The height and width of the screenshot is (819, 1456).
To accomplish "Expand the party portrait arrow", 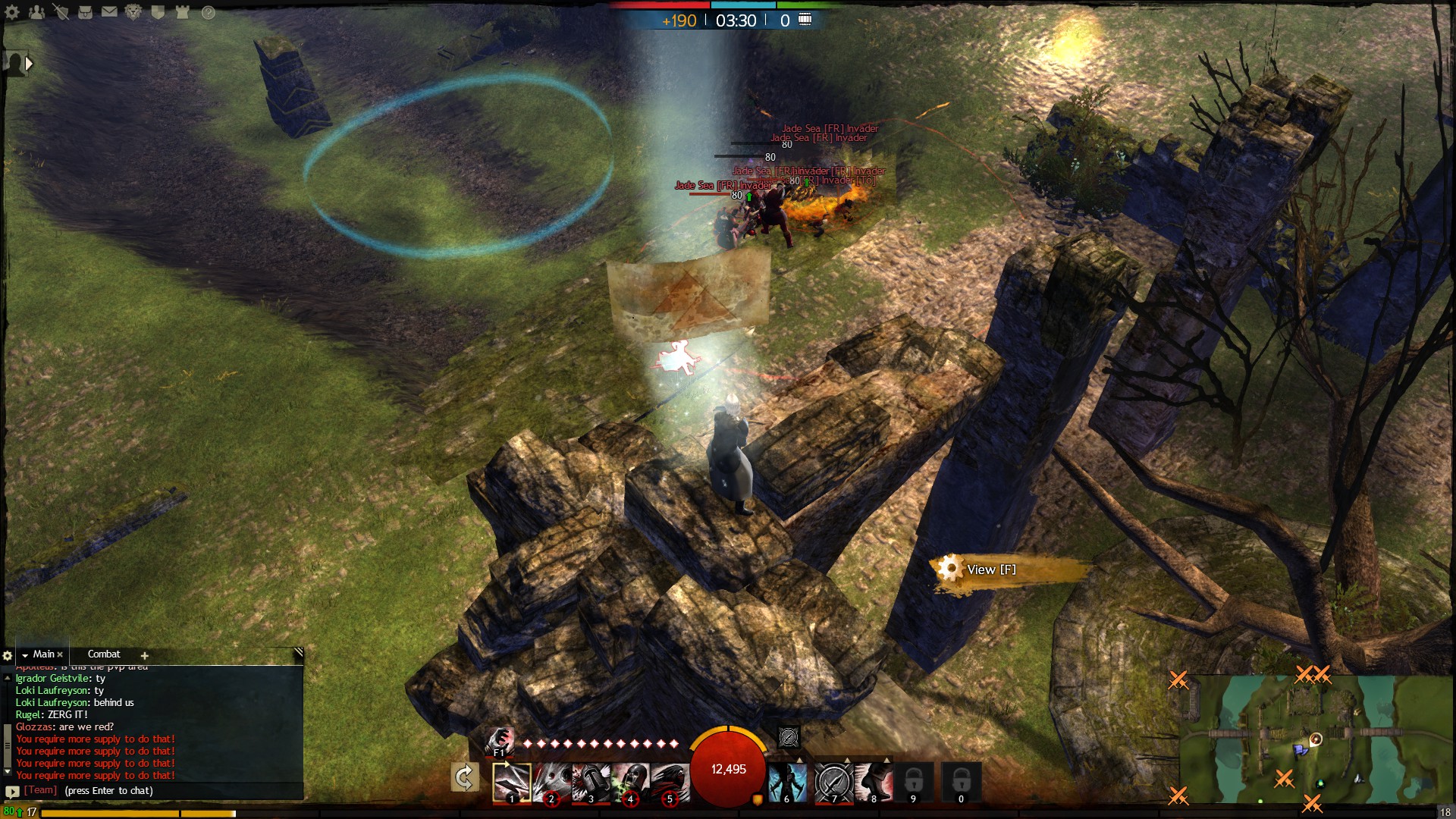I will tap(29, 64).
